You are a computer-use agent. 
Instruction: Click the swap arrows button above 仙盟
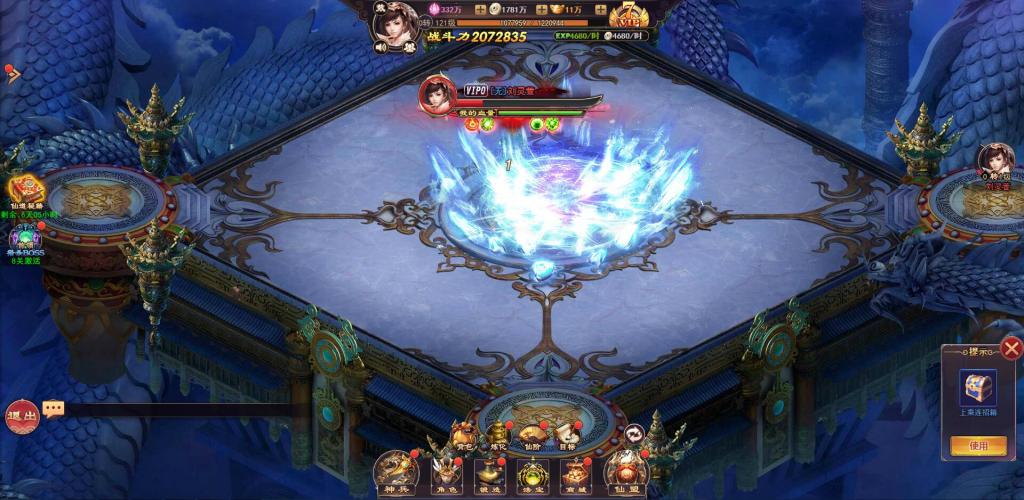coord(635,432)
